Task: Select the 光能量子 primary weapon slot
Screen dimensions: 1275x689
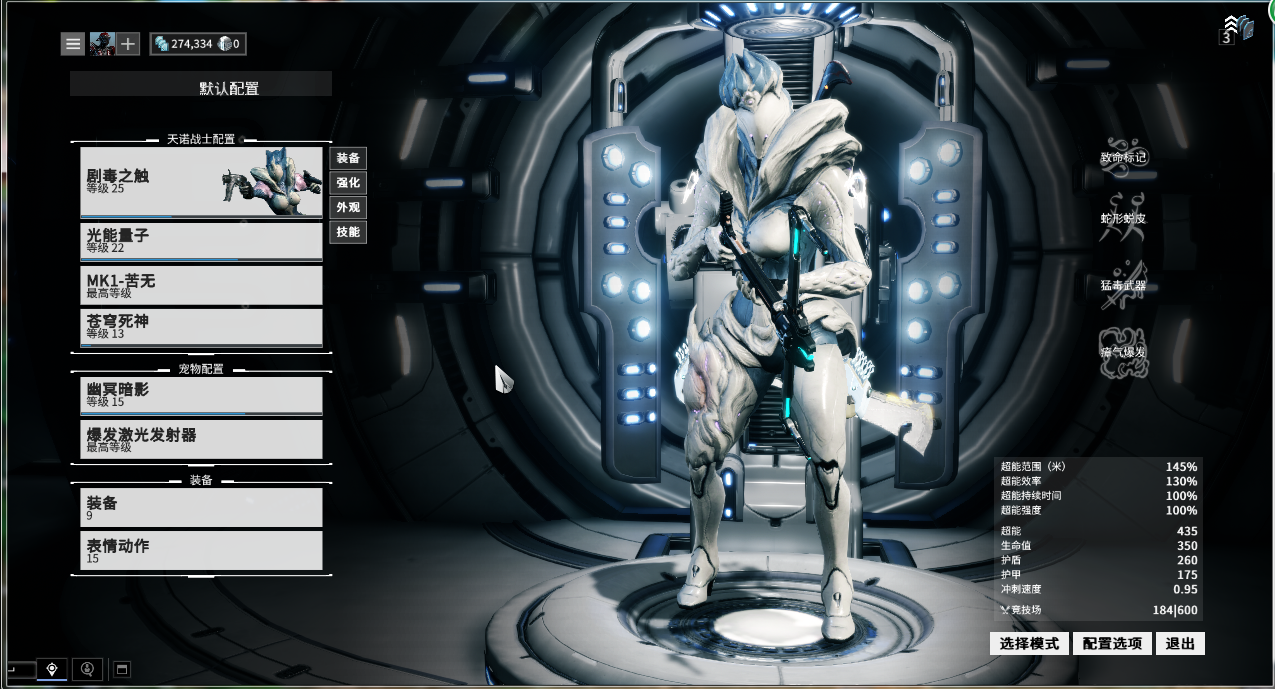Action: (201, 241)
